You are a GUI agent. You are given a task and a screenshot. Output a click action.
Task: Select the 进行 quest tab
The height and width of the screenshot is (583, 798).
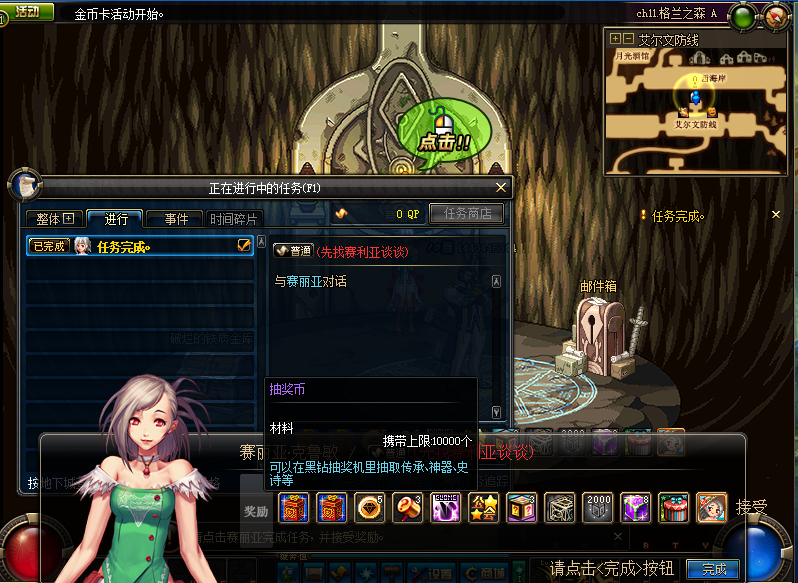point(114,219)
